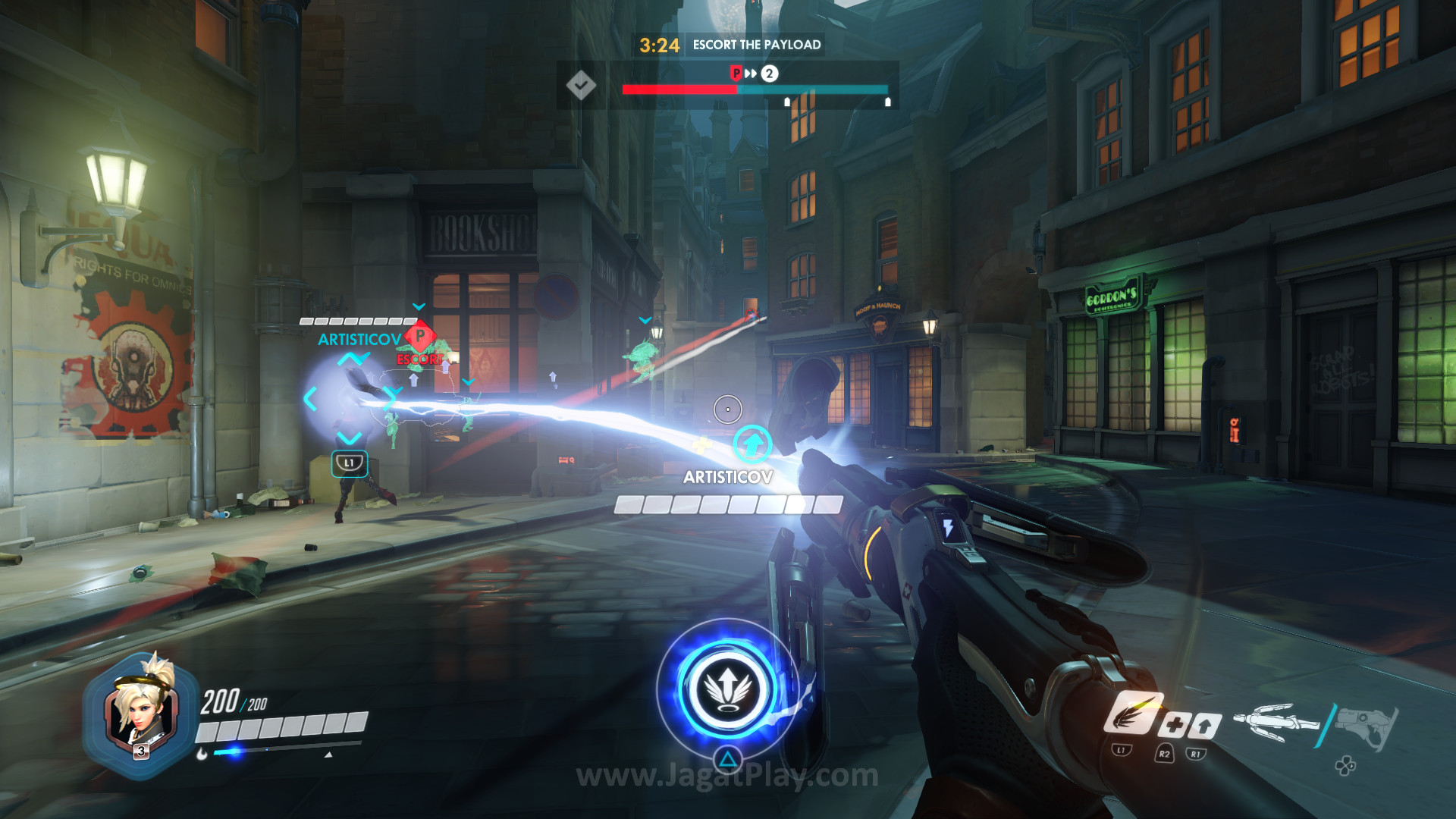
Task: Click the red Escort payload waypoint marker
Action: [x=419, y=336]
